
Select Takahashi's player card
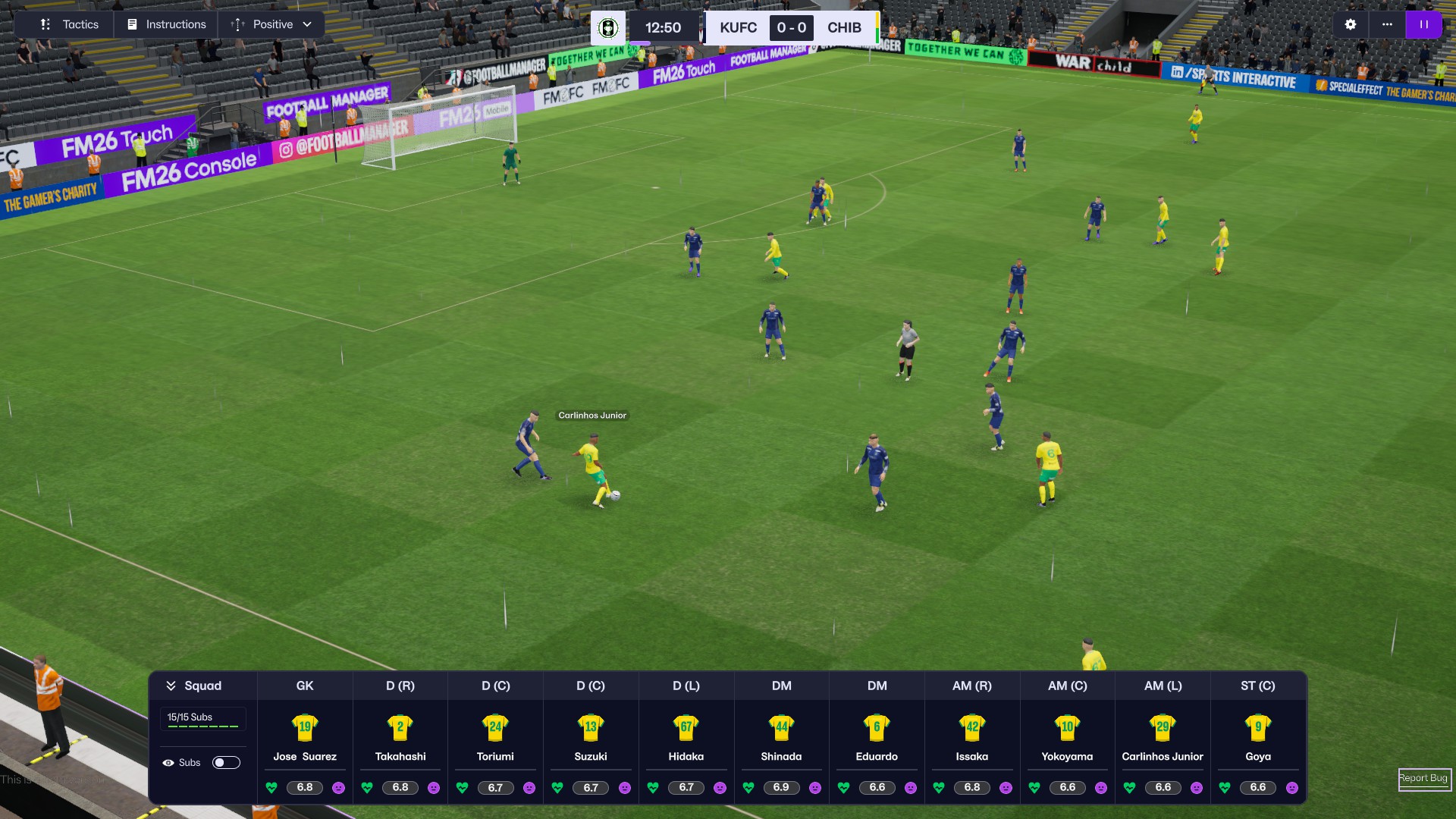[400, 736]
